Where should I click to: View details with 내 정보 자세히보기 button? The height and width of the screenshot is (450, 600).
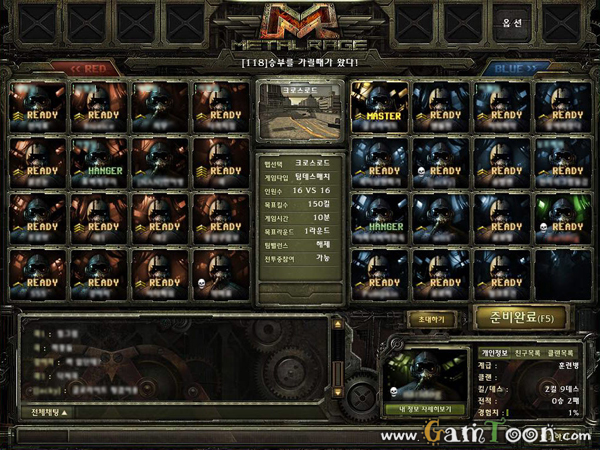[425, 410]
